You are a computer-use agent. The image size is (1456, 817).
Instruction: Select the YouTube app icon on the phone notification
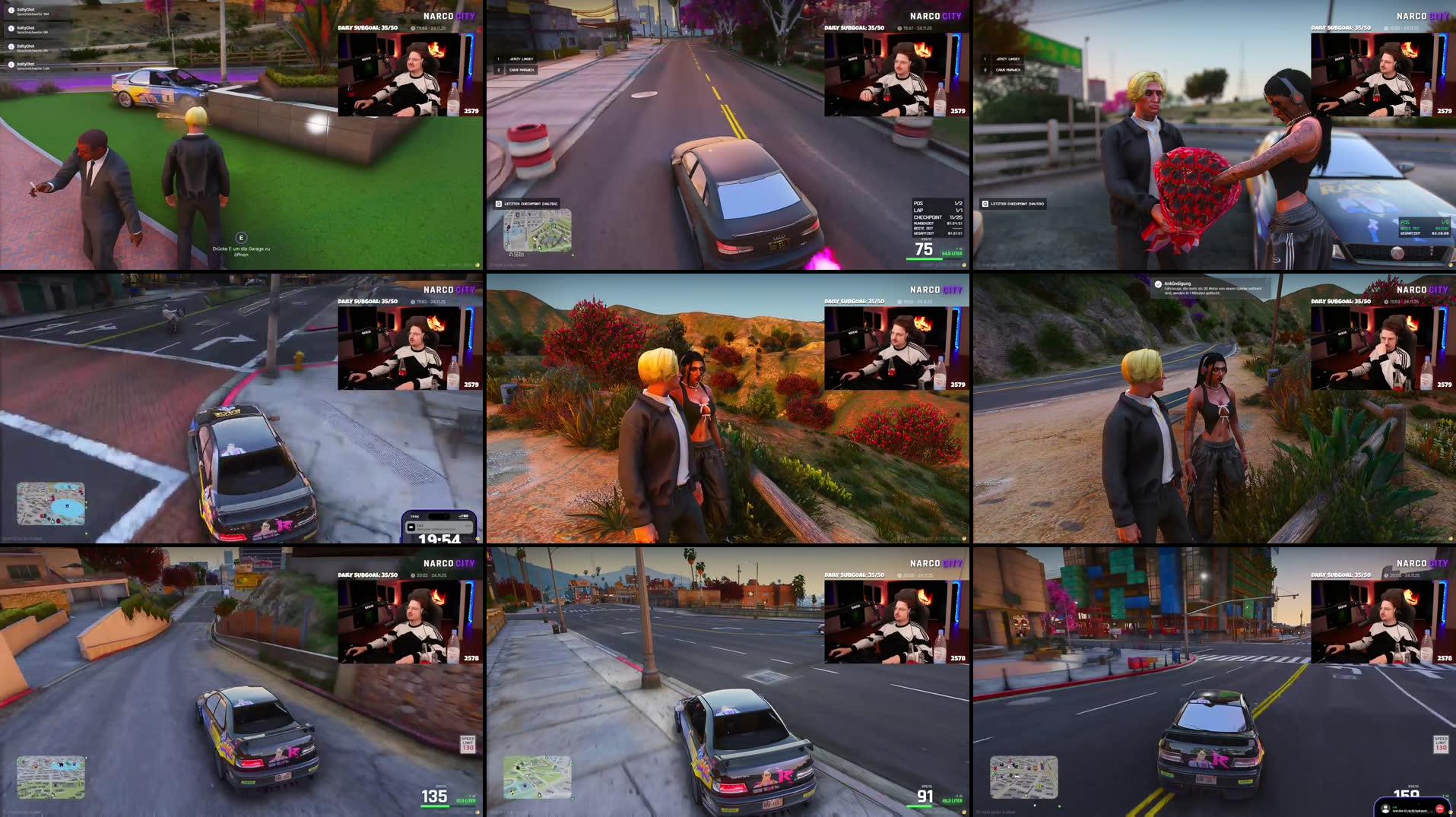411,527
